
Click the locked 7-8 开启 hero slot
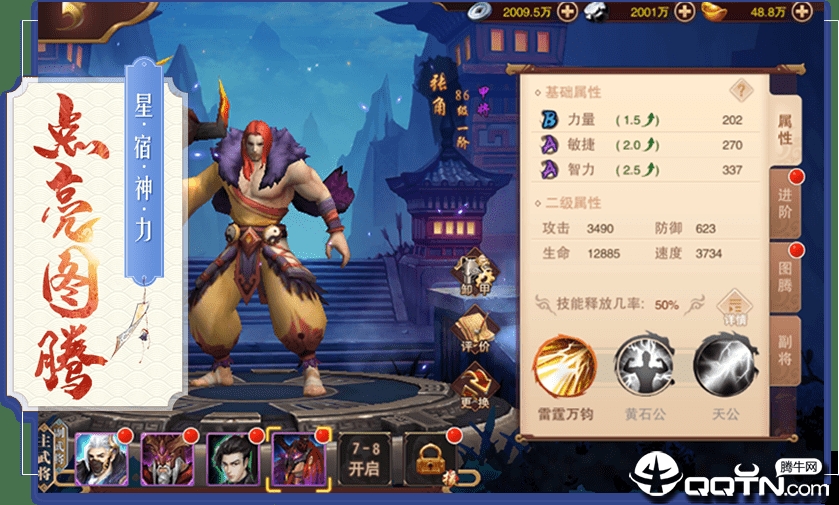(x=363, y=459)
